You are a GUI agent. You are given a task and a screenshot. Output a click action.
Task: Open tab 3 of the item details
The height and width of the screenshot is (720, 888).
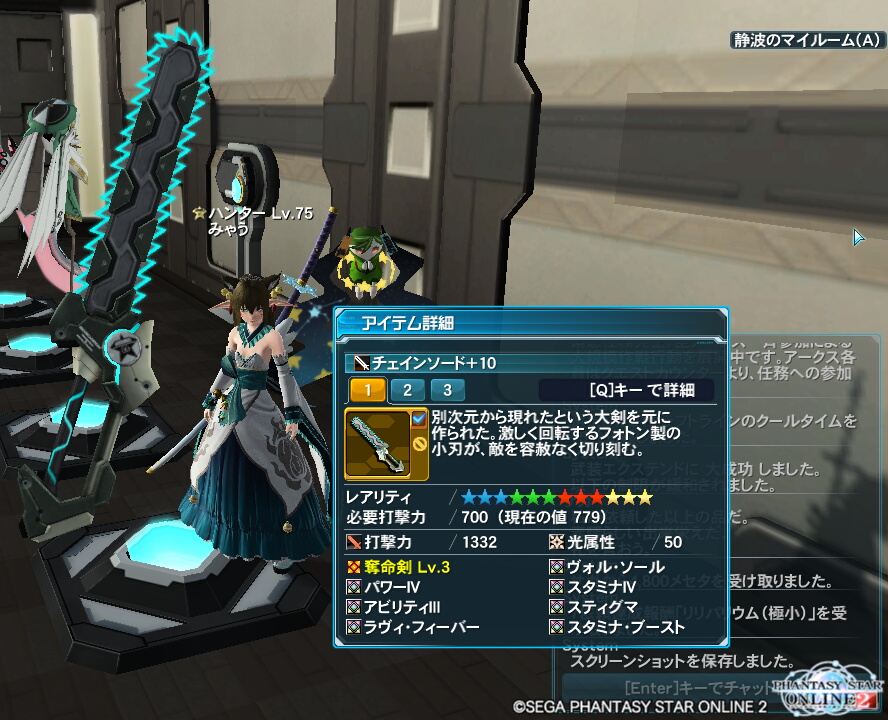(x=447, y=390)
